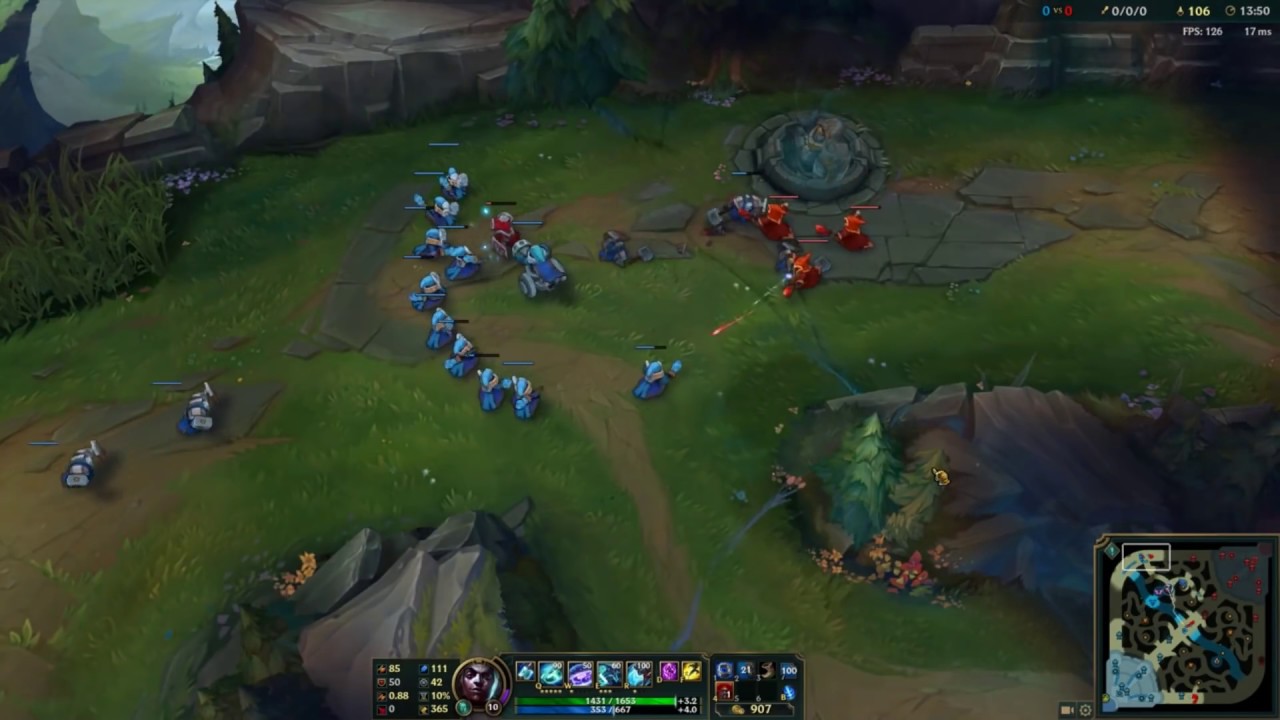This screenshot has width=1280, height=720.
Task: Click the item with 21 stacks
Action: pyautogui.click(x=745, y=671)
